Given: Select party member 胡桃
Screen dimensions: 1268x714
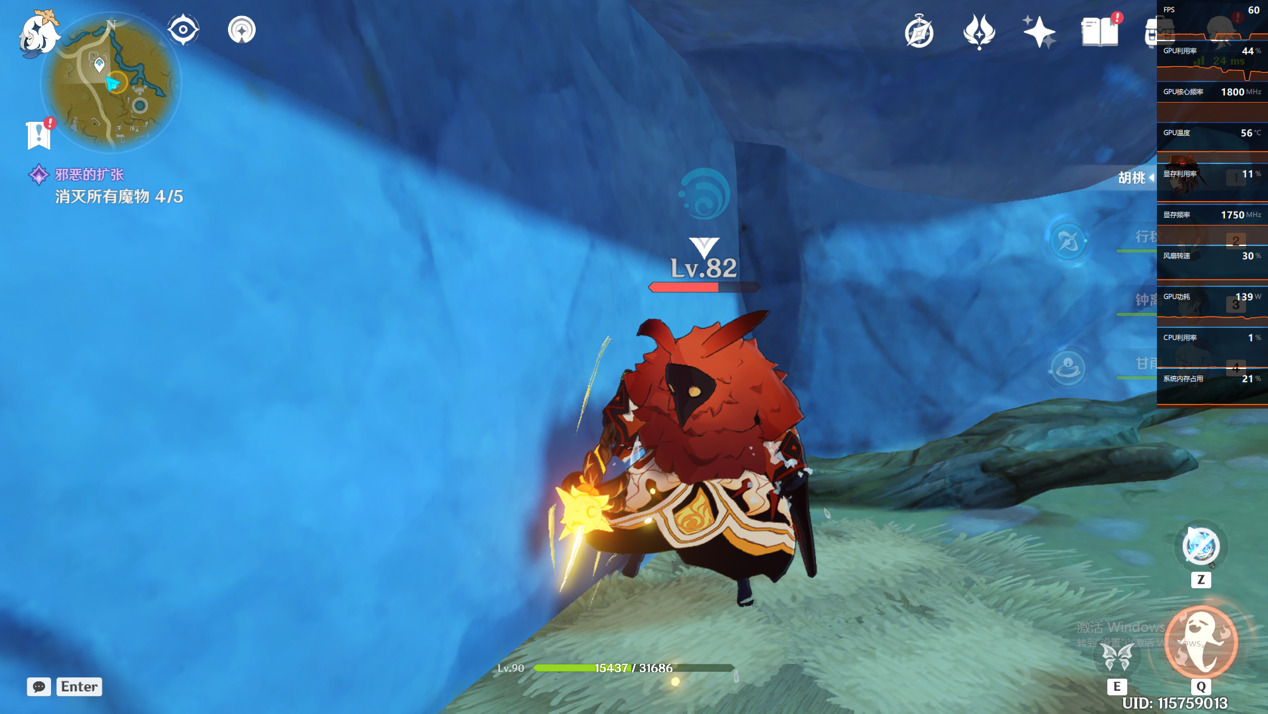Looking at the screenshot, I should coord(1132,178).
